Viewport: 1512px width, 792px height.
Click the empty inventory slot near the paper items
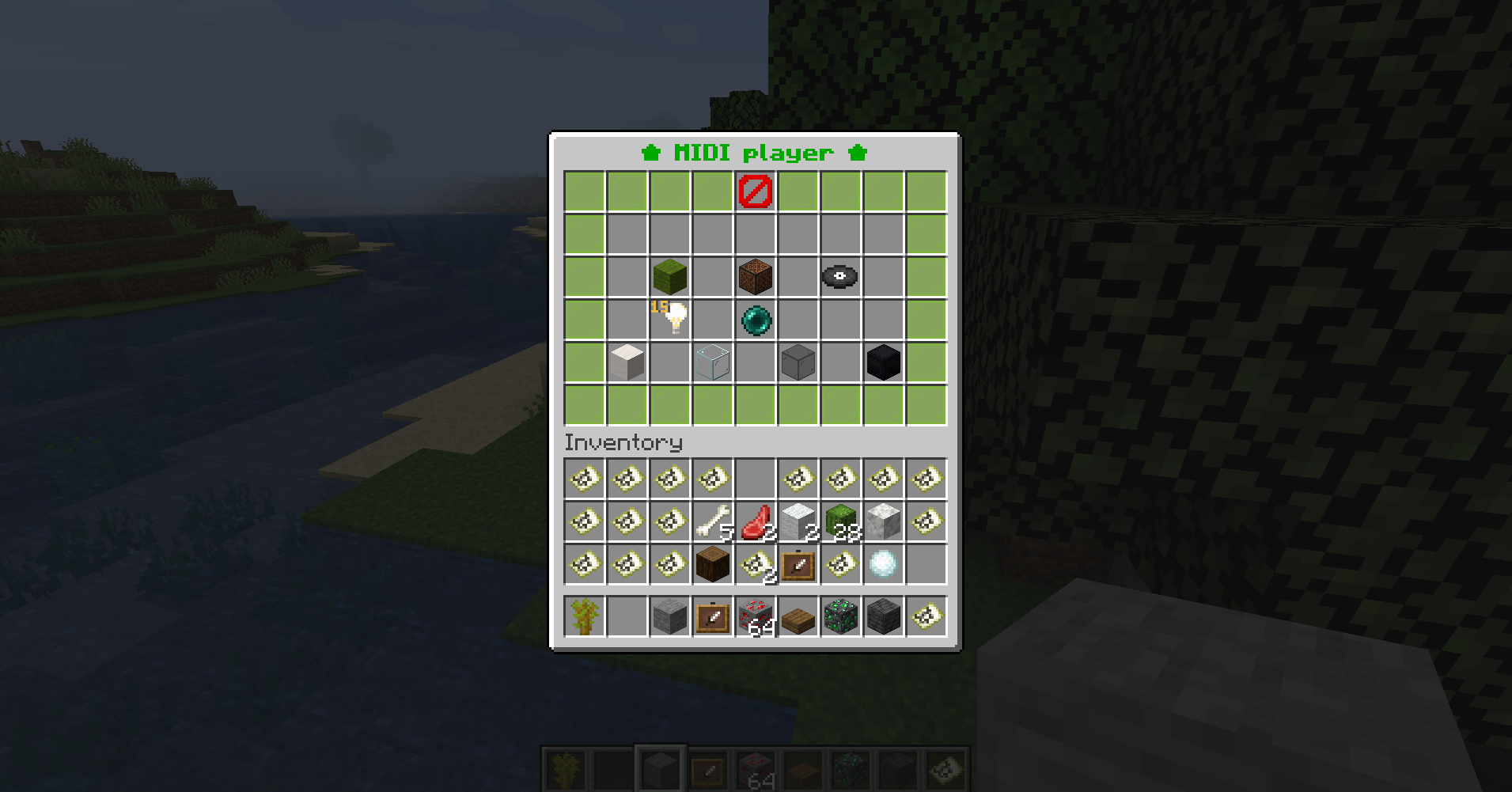coord(756,478)
